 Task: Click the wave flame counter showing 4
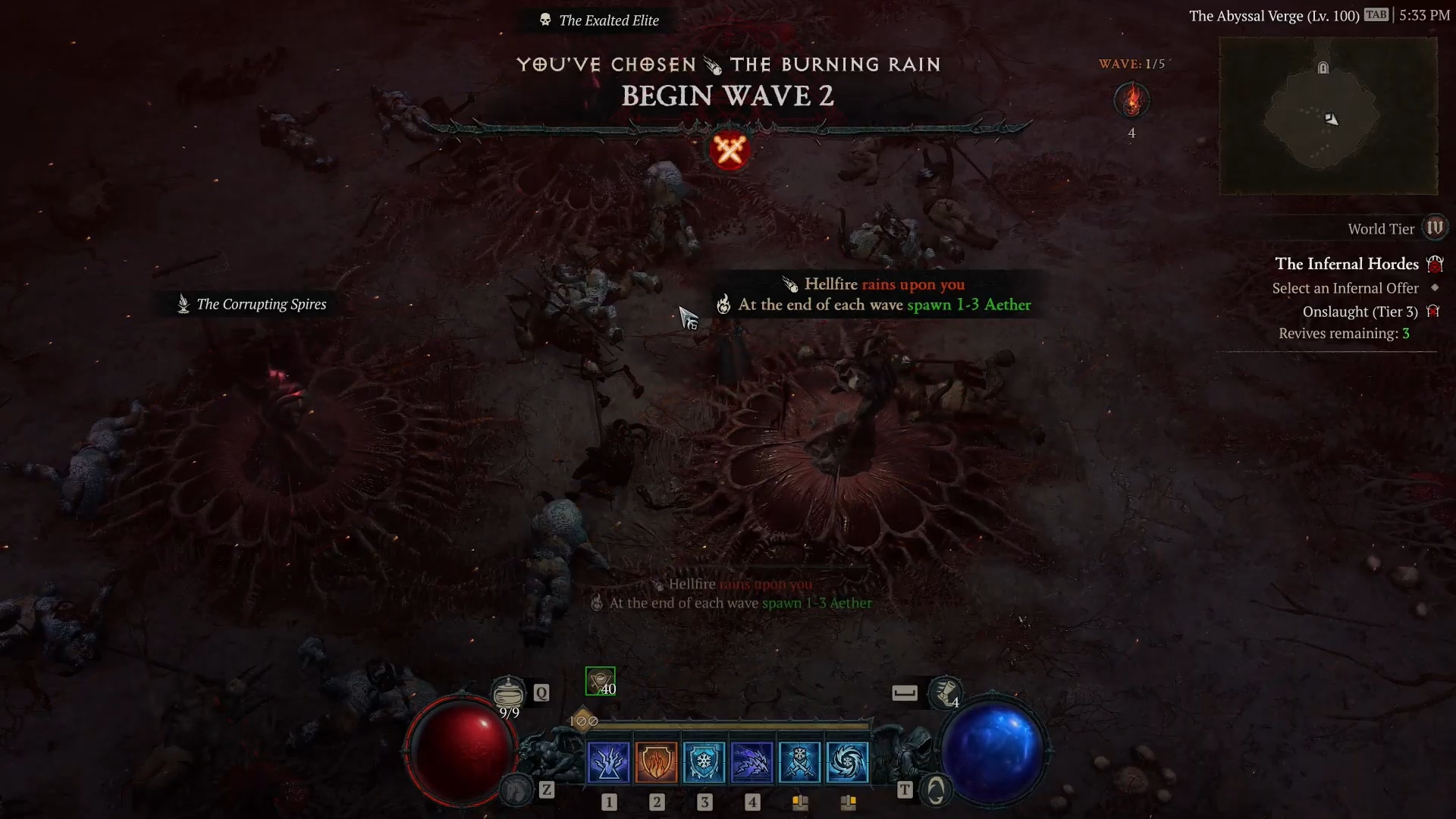[1131, 100]
